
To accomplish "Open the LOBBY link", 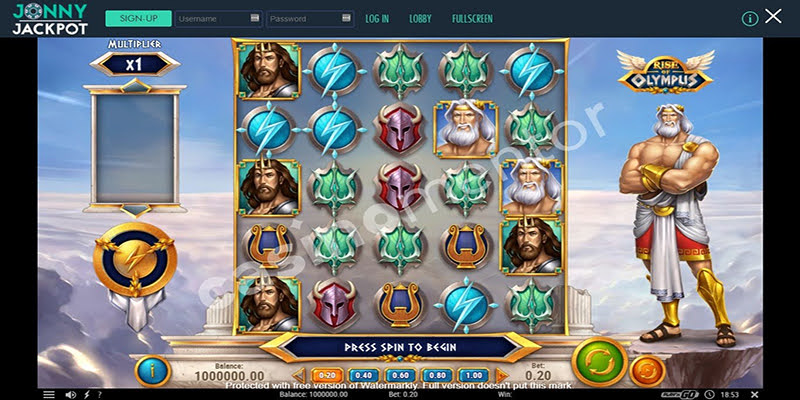I will [420, 18].
